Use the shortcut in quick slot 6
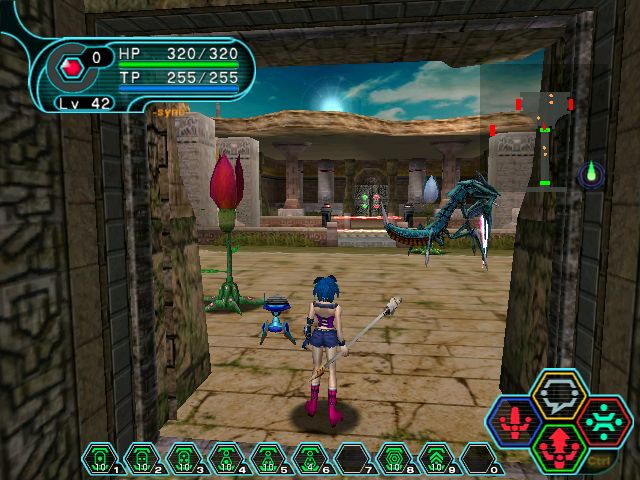 pyautogui.click(x=312, y=459)
